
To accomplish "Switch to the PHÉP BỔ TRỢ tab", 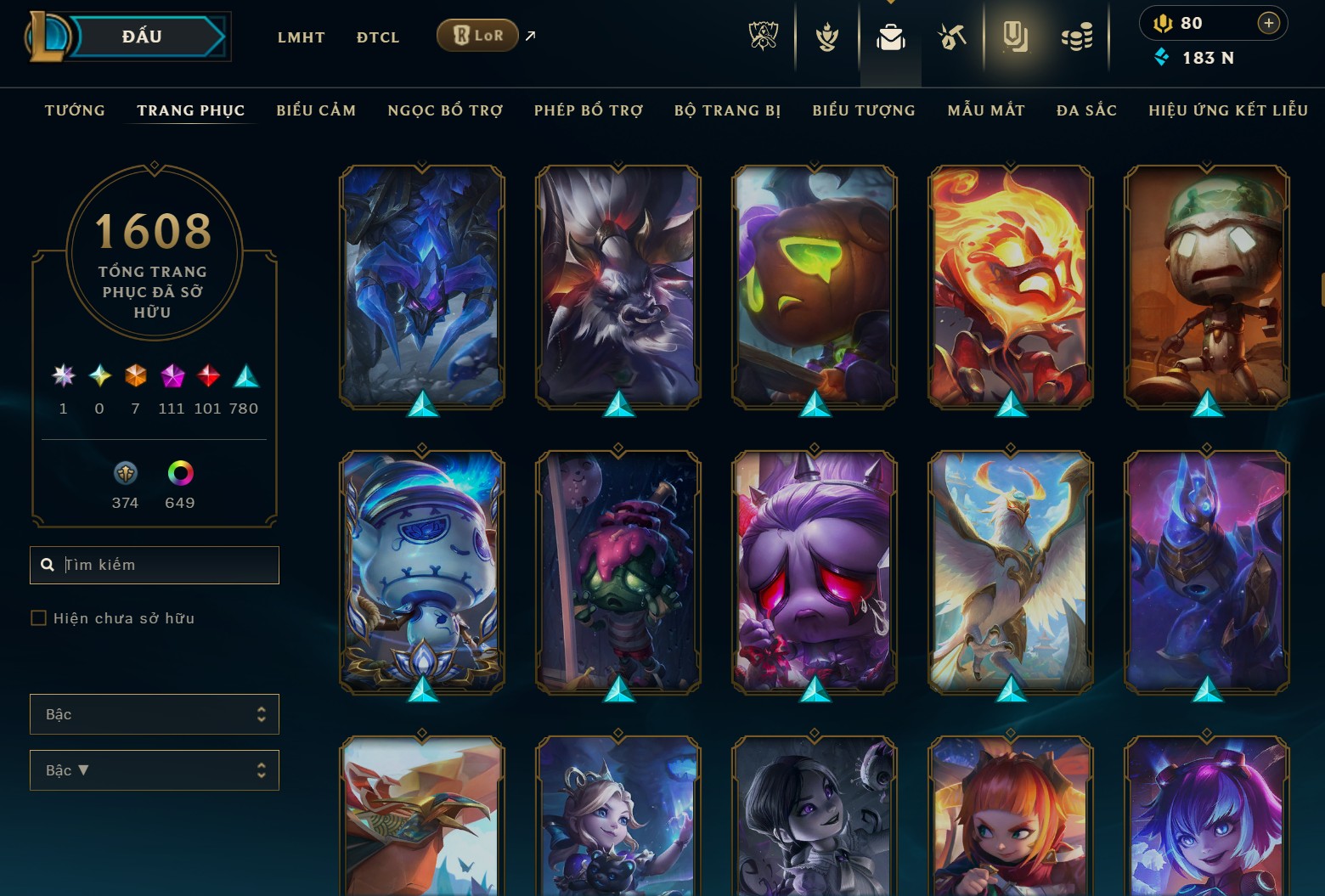I will (x=589, y=110).
